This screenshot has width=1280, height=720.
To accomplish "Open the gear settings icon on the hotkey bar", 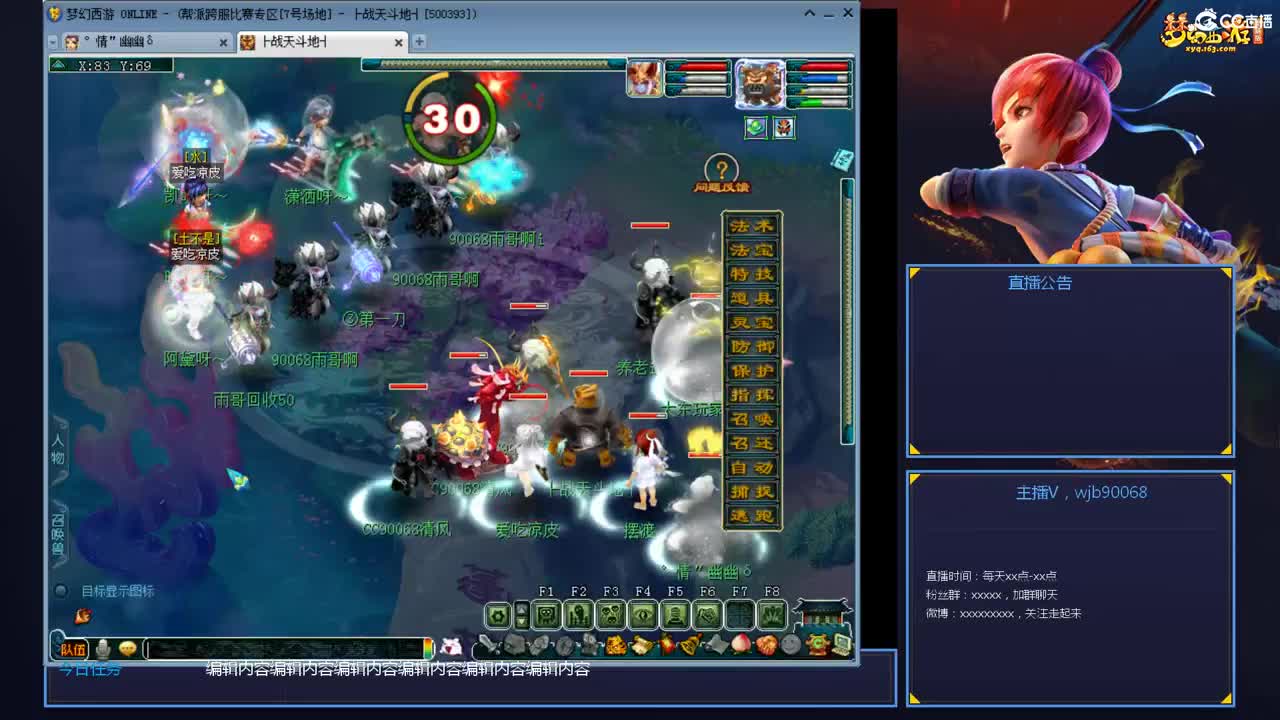I will tap(497, 613).
